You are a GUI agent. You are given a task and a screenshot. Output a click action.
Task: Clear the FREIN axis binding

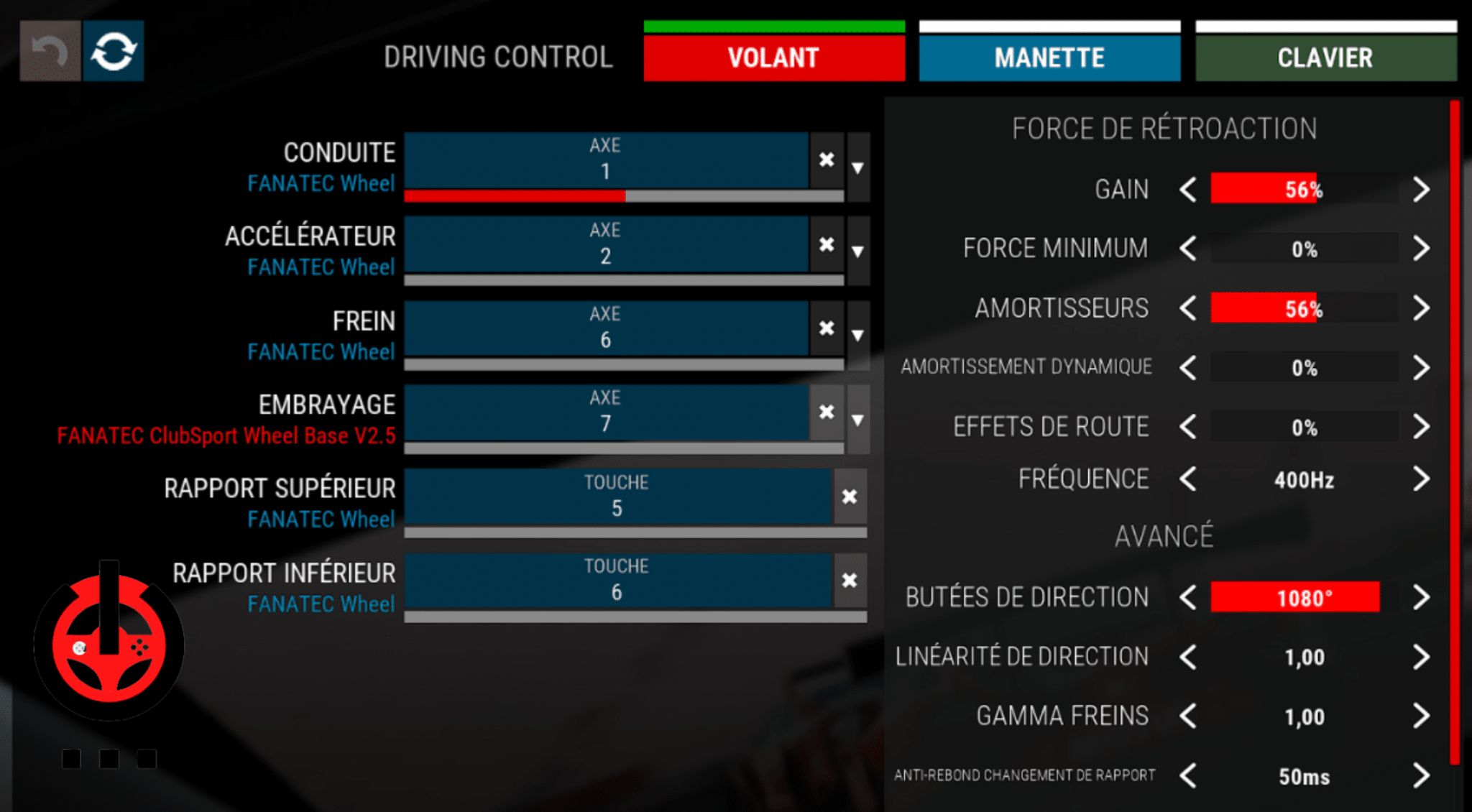point(827,328)
